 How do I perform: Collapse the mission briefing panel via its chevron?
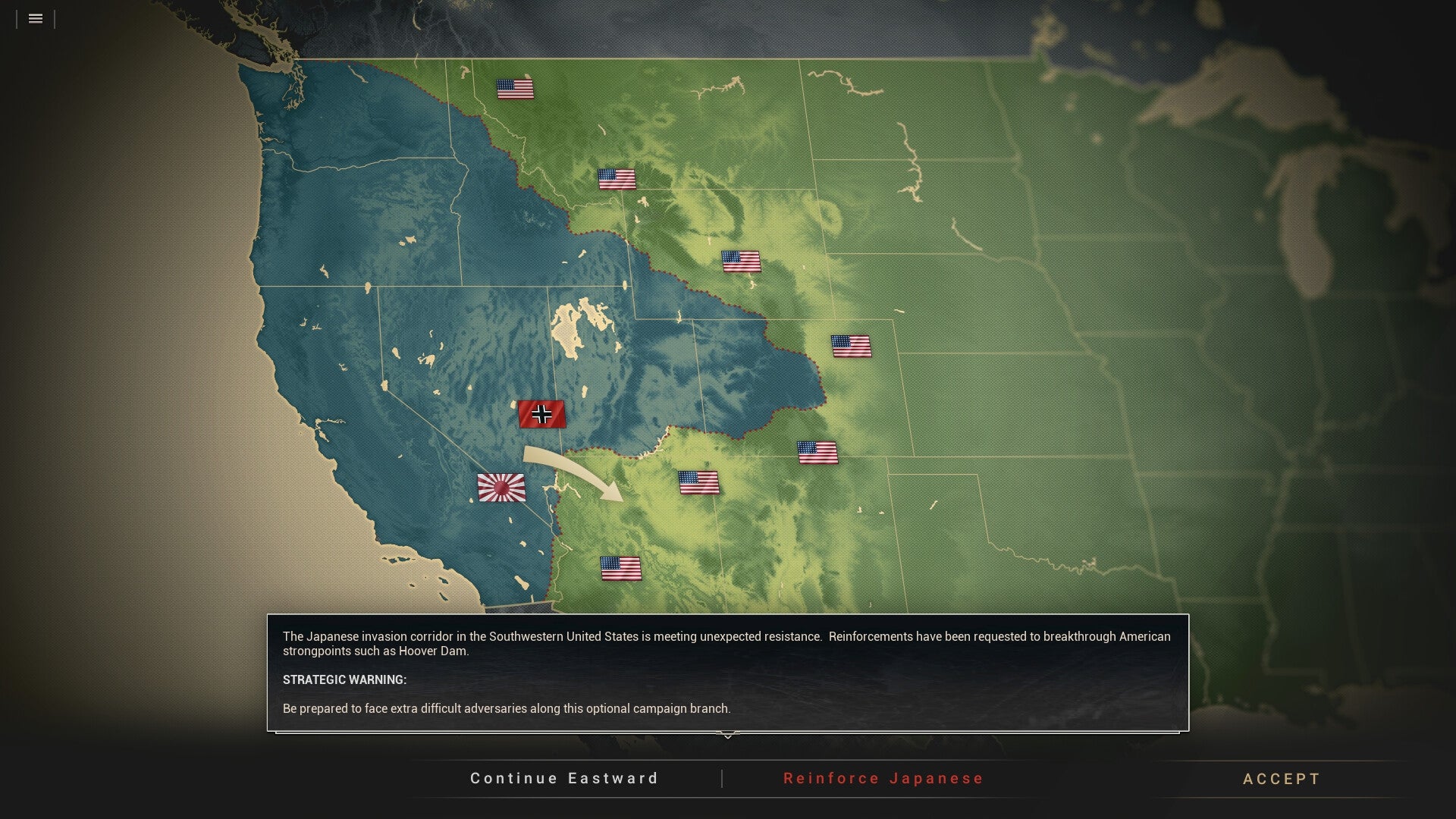[727, 734]
